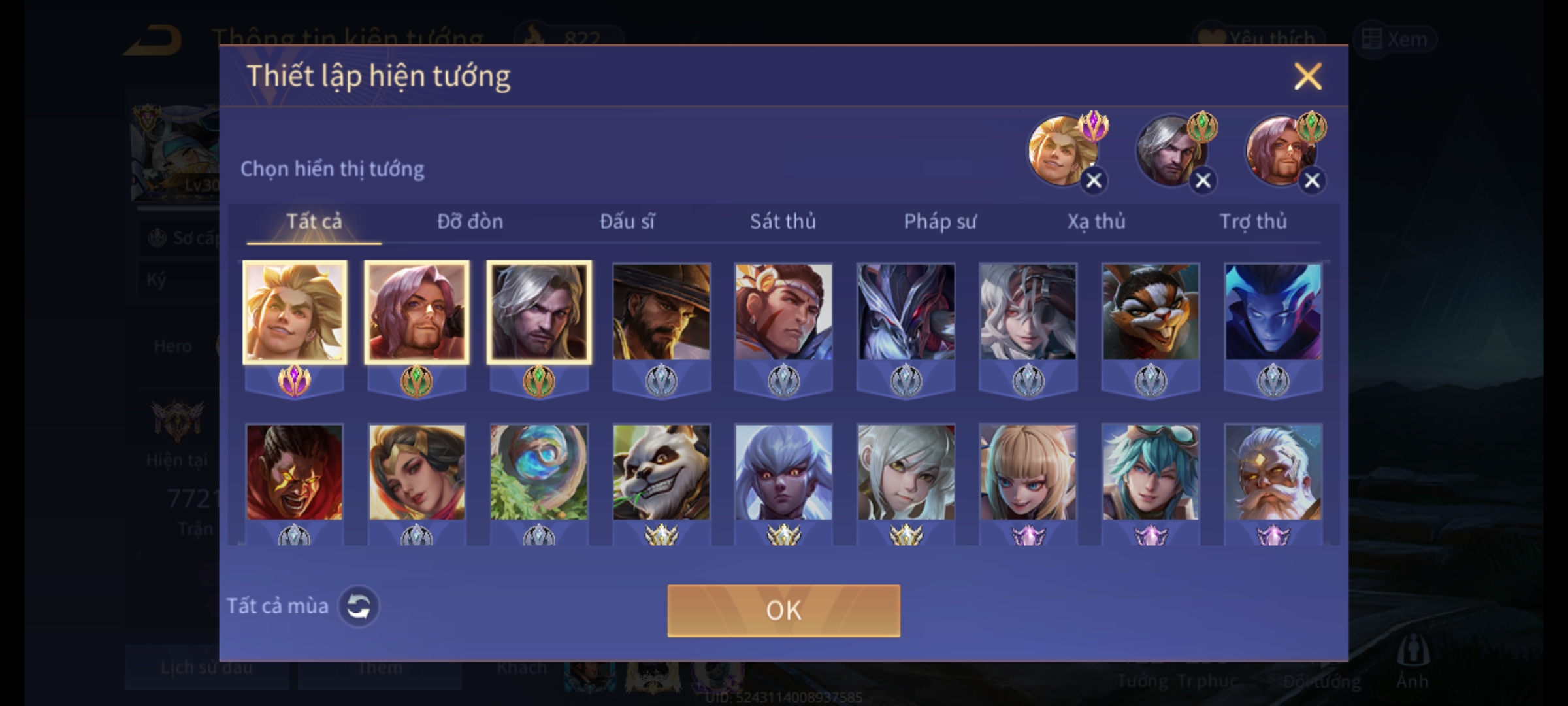
Task: Pick the orange fox-like creature hero
Action: click(x=1151, y=312)
